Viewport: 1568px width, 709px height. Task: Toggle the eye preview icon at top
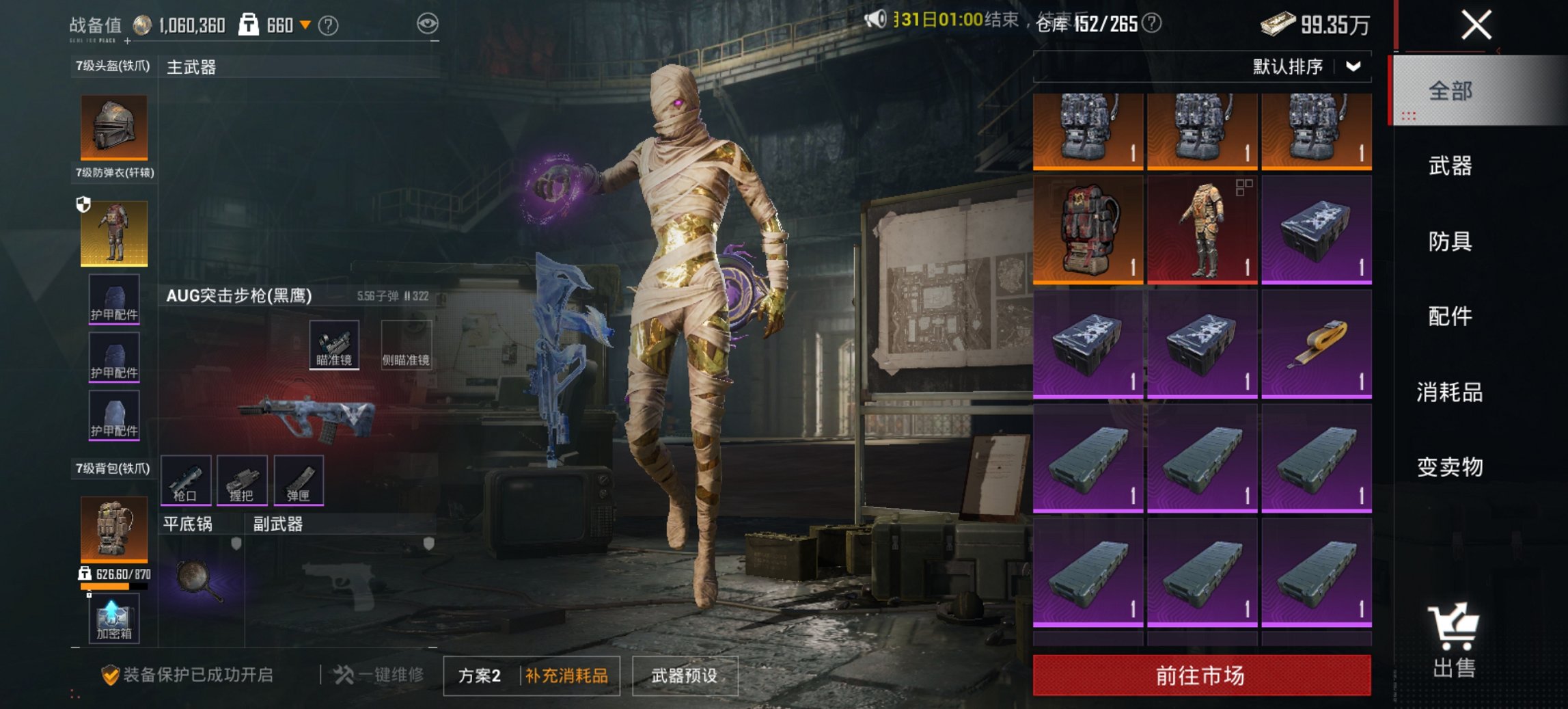pyautogui.click(x=428, y=22)
